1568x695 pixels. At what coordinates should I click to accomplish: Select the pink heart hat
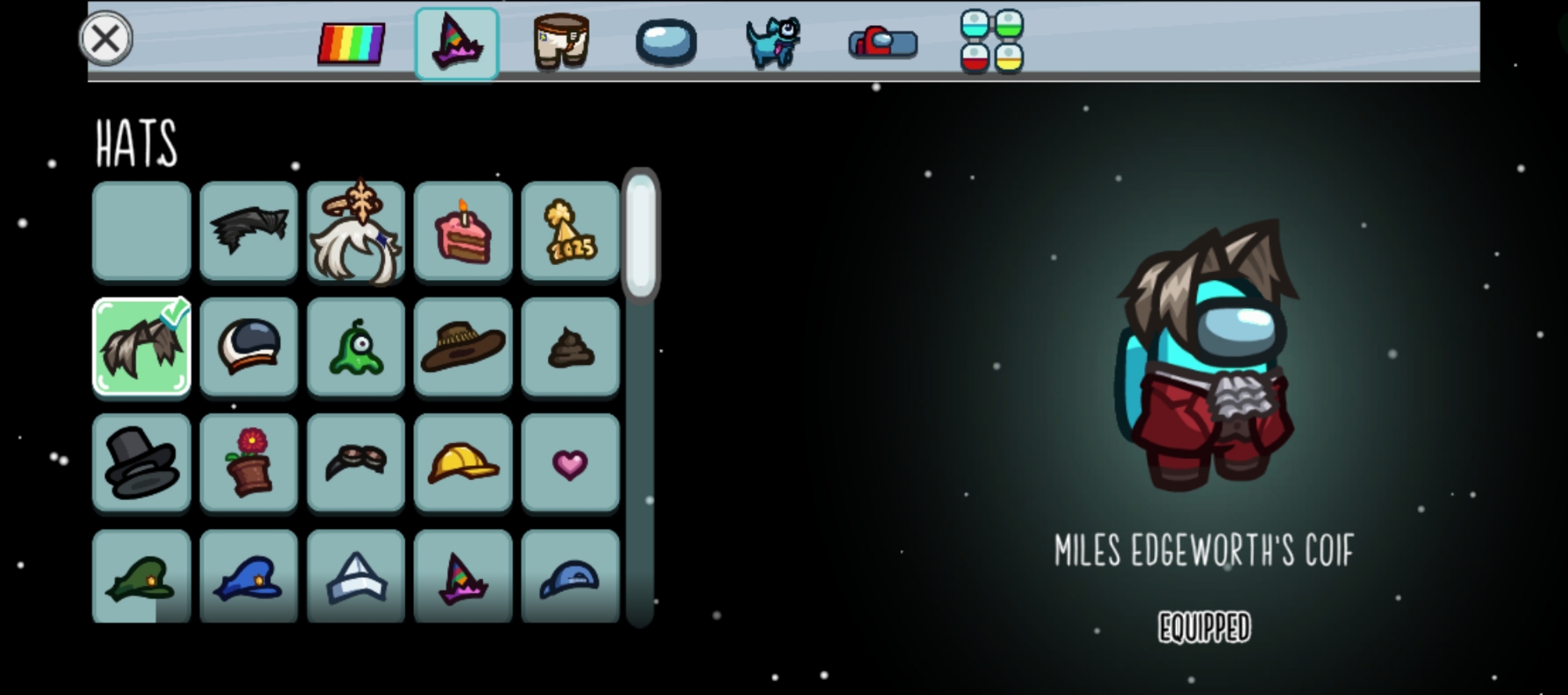[x=570, y=463]
